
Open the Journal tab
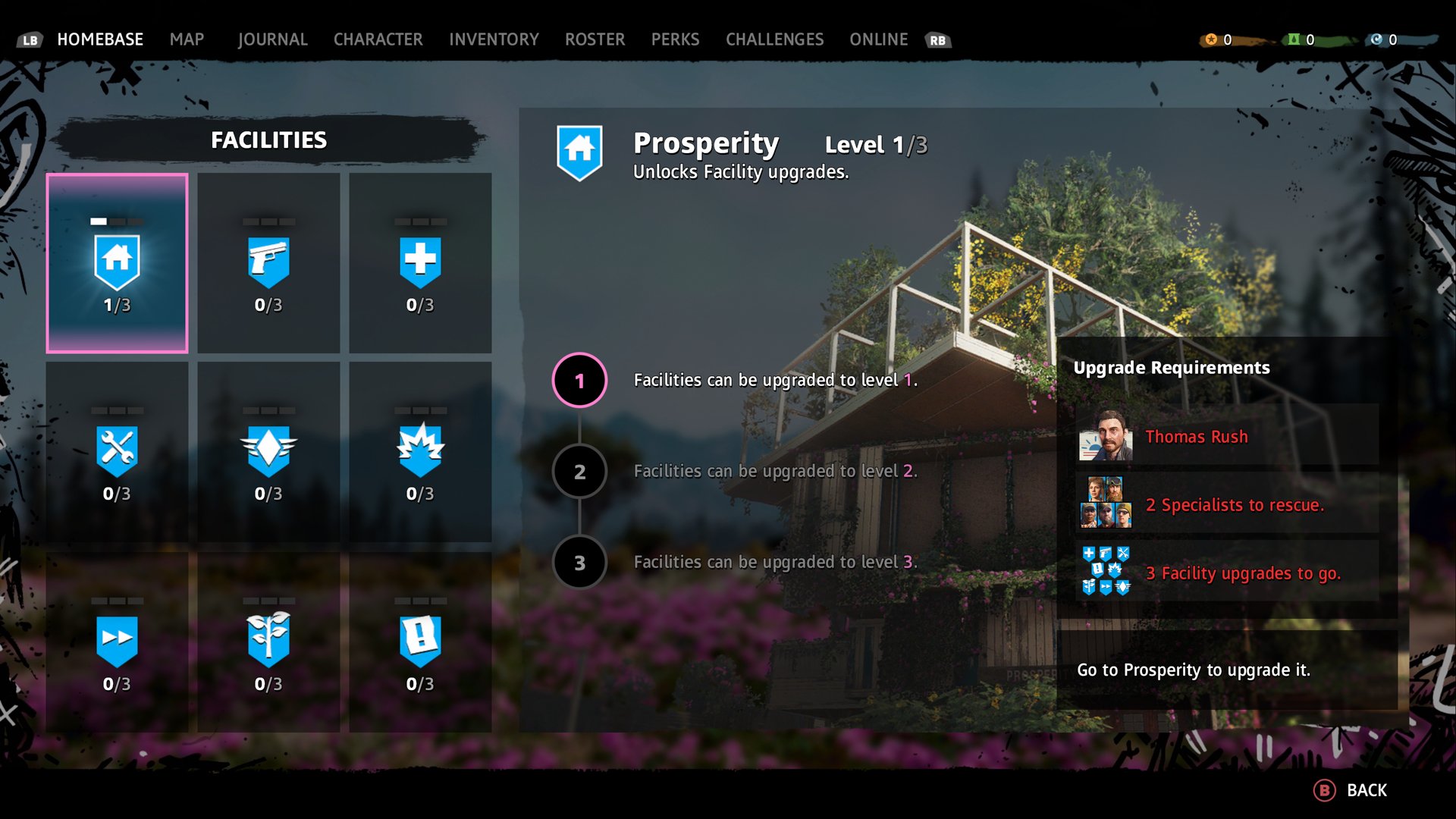pyautogui.click(x=272, y=39)
